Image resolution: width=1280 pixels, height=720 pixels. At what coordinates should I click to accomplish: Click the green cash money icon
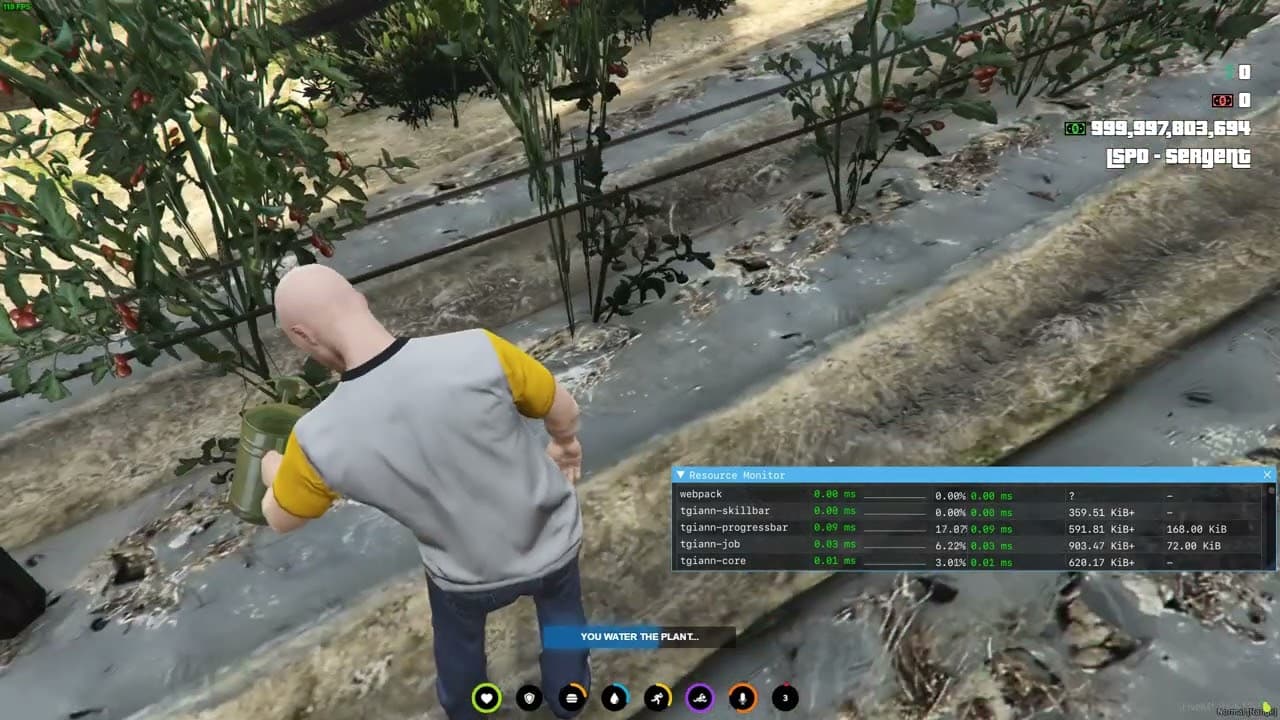1075,128
